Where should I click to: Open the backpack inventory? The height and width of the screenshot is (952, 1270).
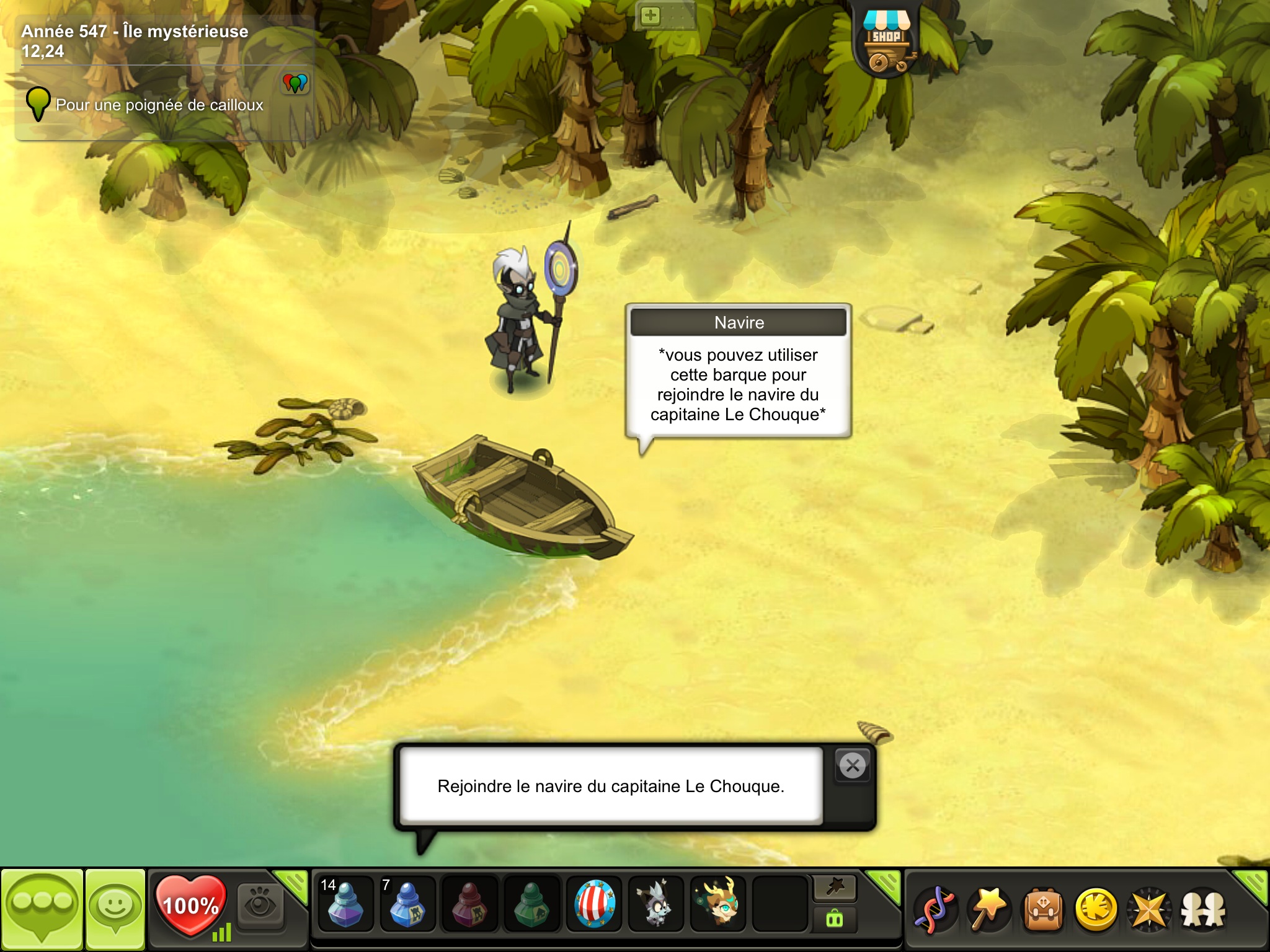[x=1043, y=910]
